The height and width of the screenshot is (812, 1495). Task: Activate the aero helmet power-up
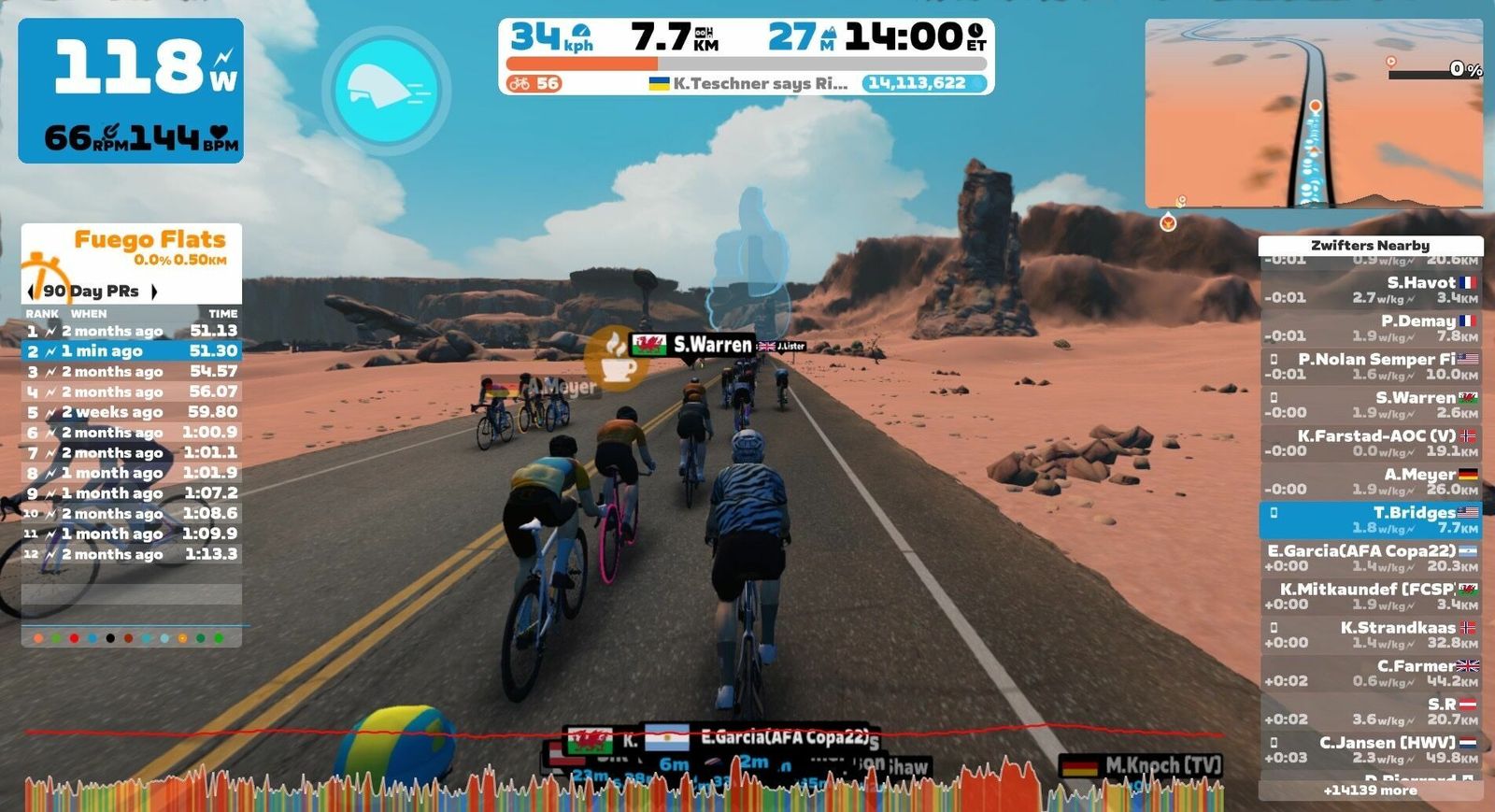click(387, 91)
